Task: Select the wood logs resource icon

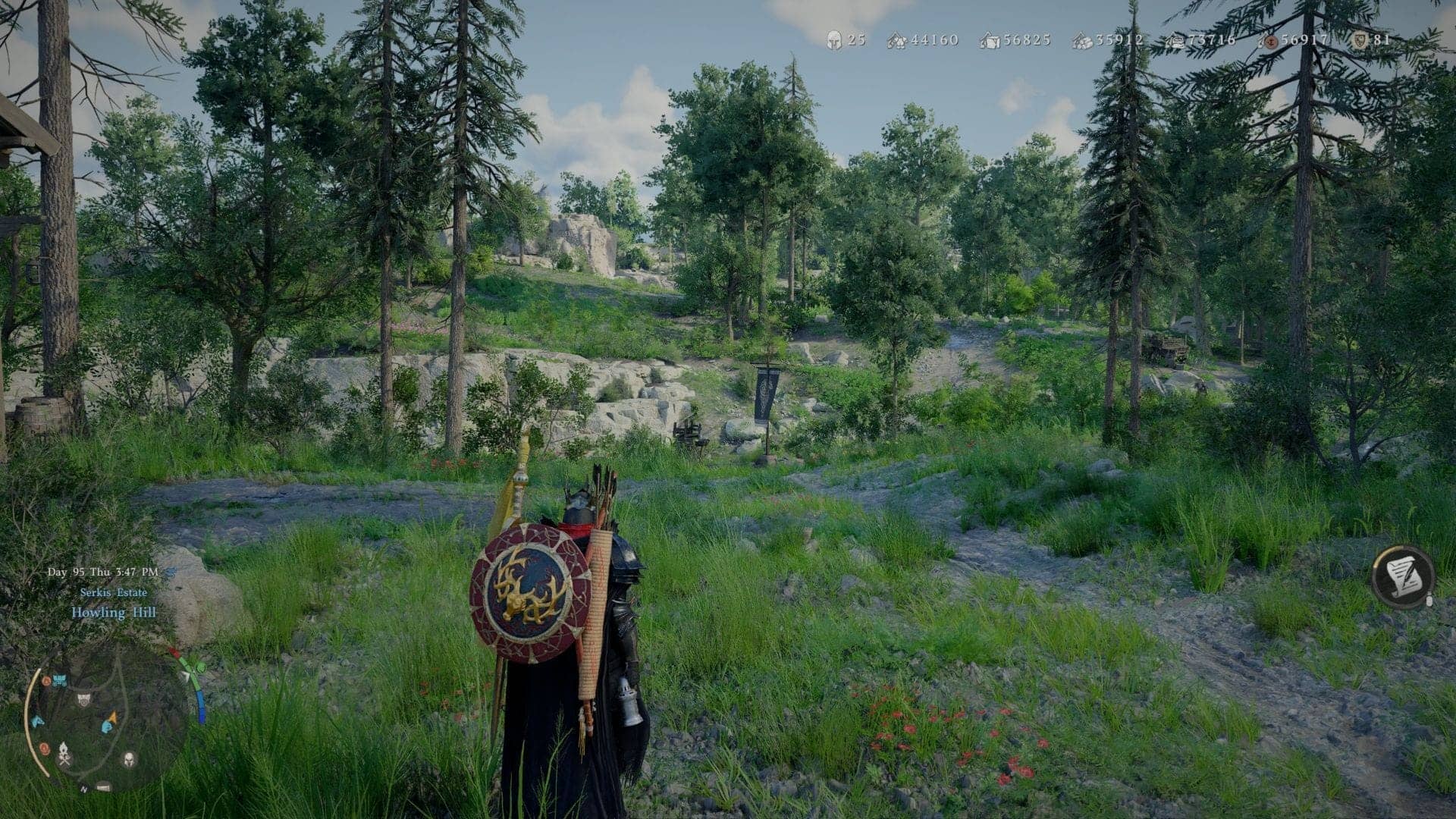Action: tap(1083, 41)
